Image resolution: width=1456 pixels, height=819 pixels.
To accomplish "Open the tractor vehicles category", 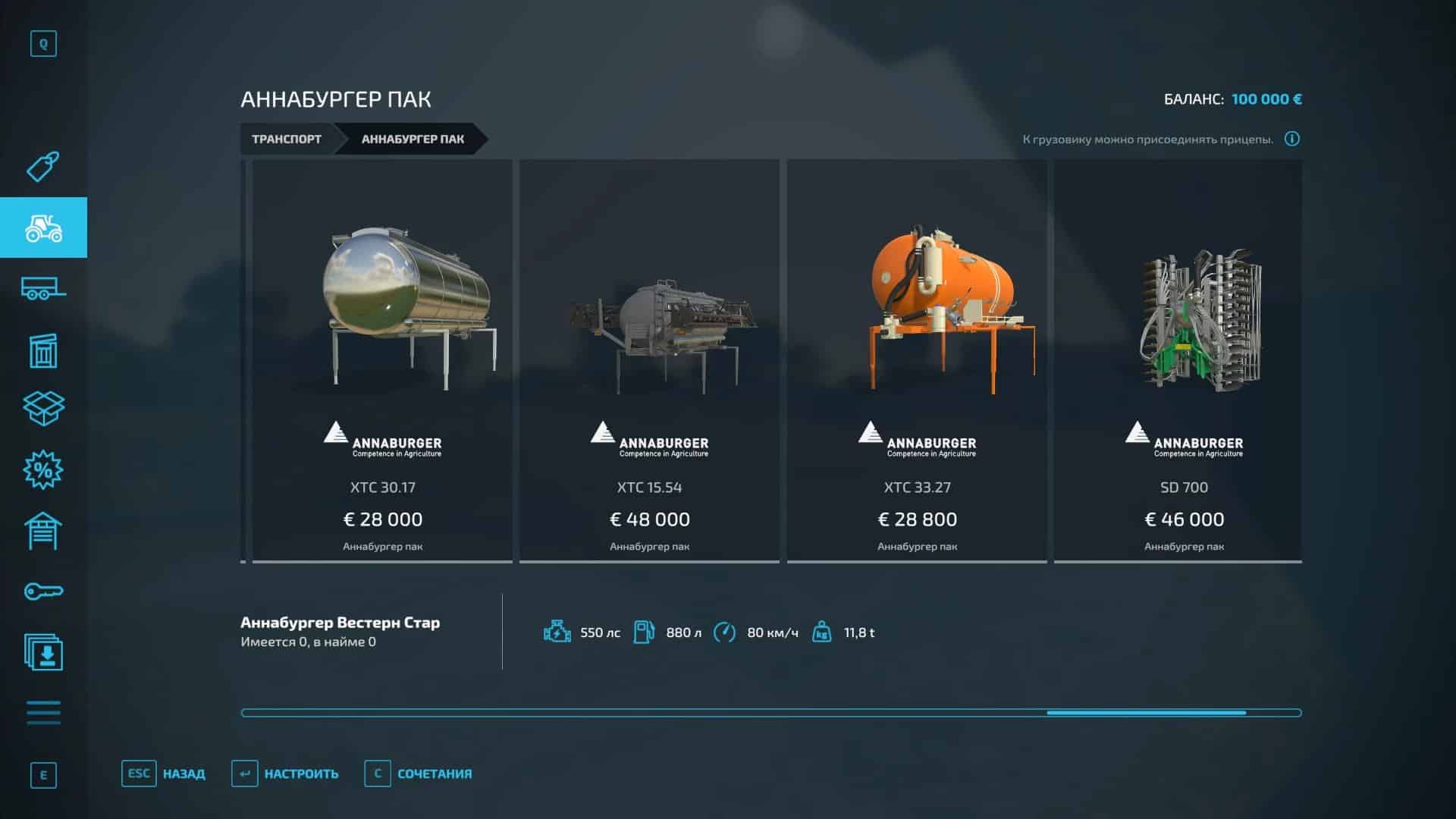I will tap(43, 227).
